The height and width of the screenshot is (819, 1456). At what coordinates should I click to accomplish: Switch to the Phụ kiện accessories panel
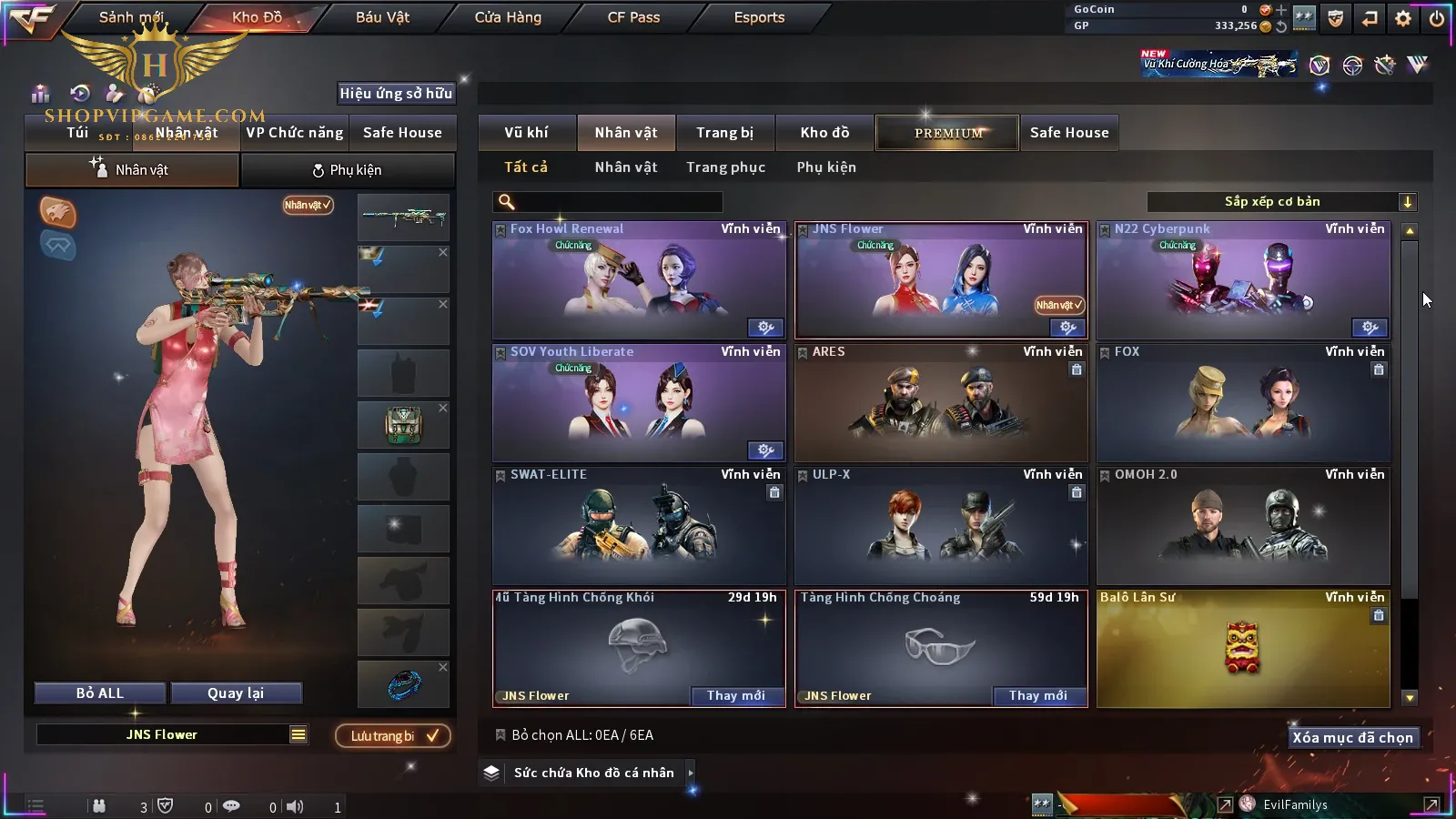click(x=347, y=170)
